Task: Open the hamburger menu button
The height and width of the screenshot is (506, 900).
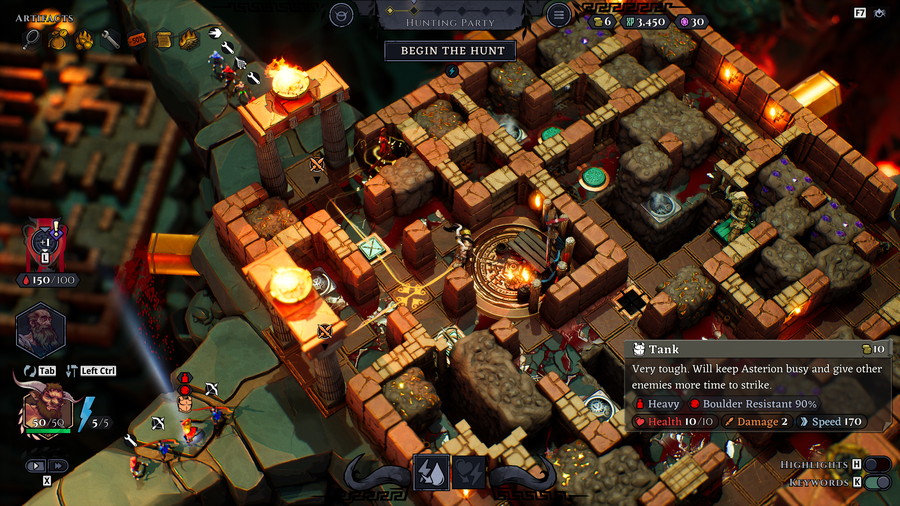Action: pos(558,15)
